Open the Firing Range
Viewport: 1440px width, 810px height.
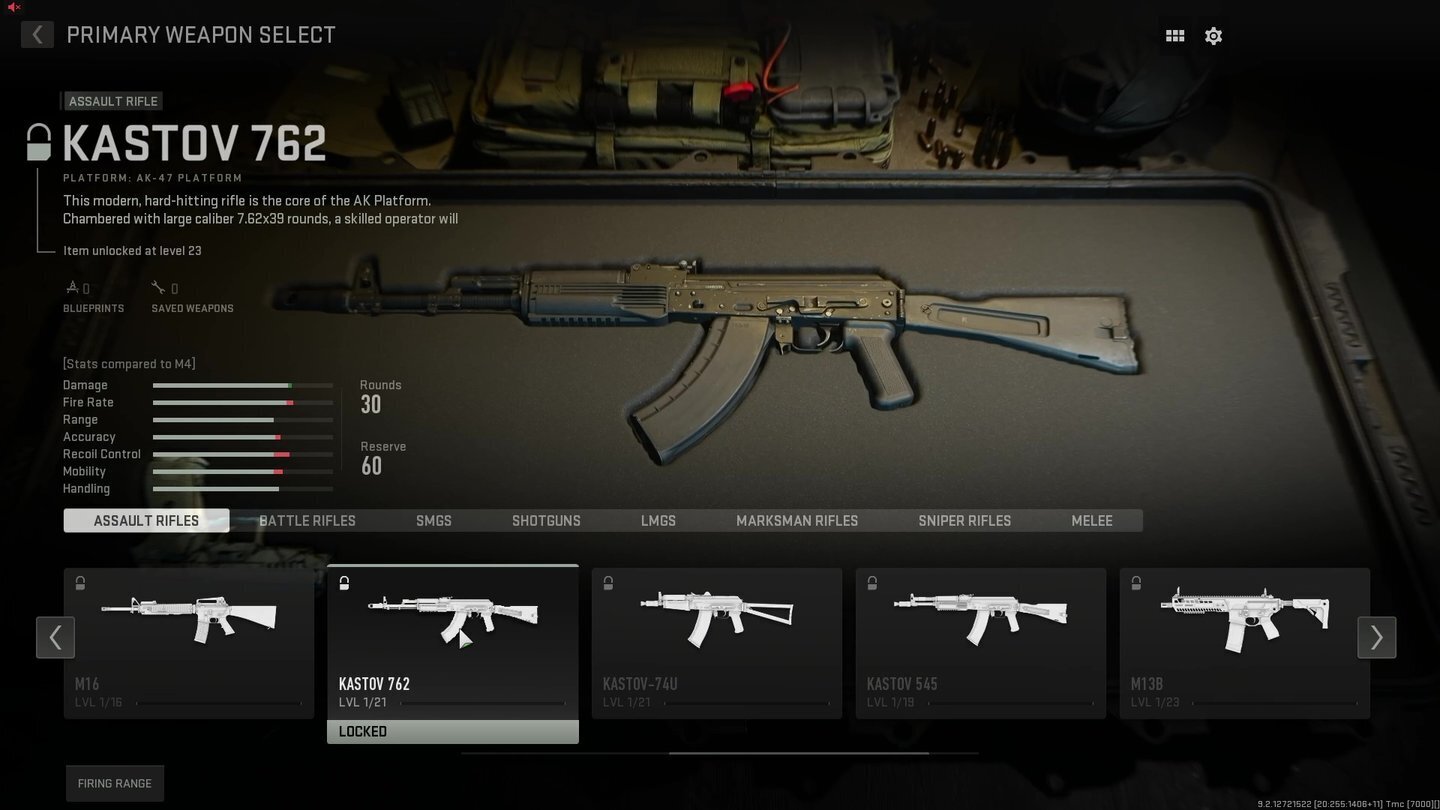[x=114, y=783]
